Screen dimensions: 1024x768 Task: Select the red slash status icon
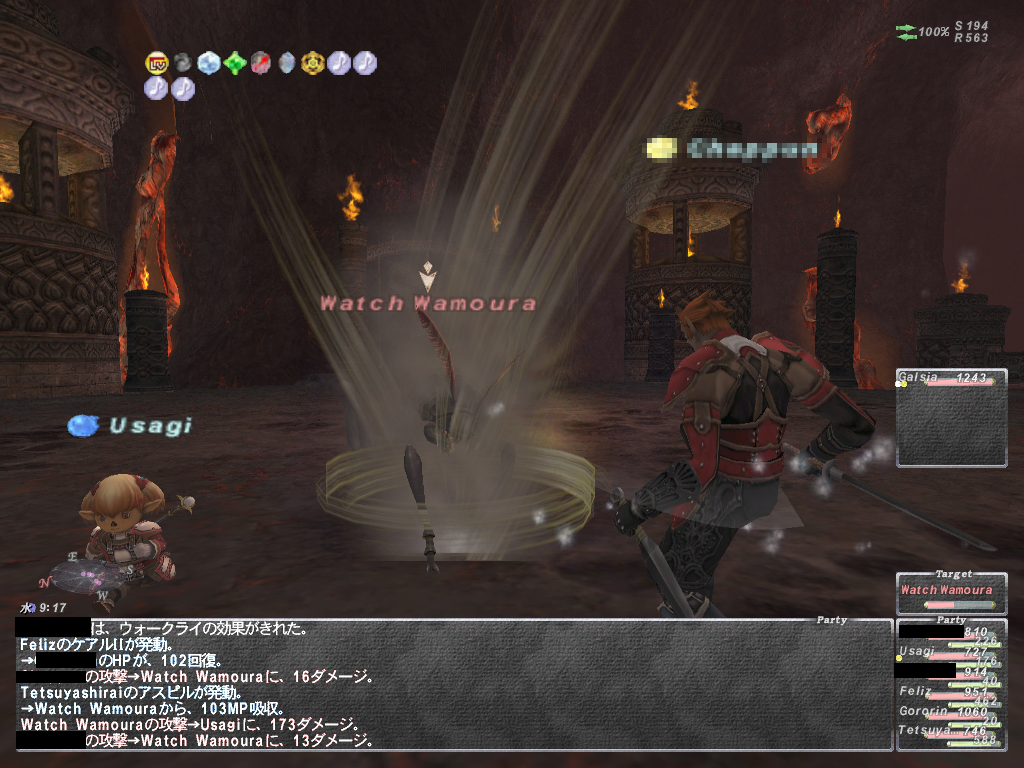(x=260, y=63)
